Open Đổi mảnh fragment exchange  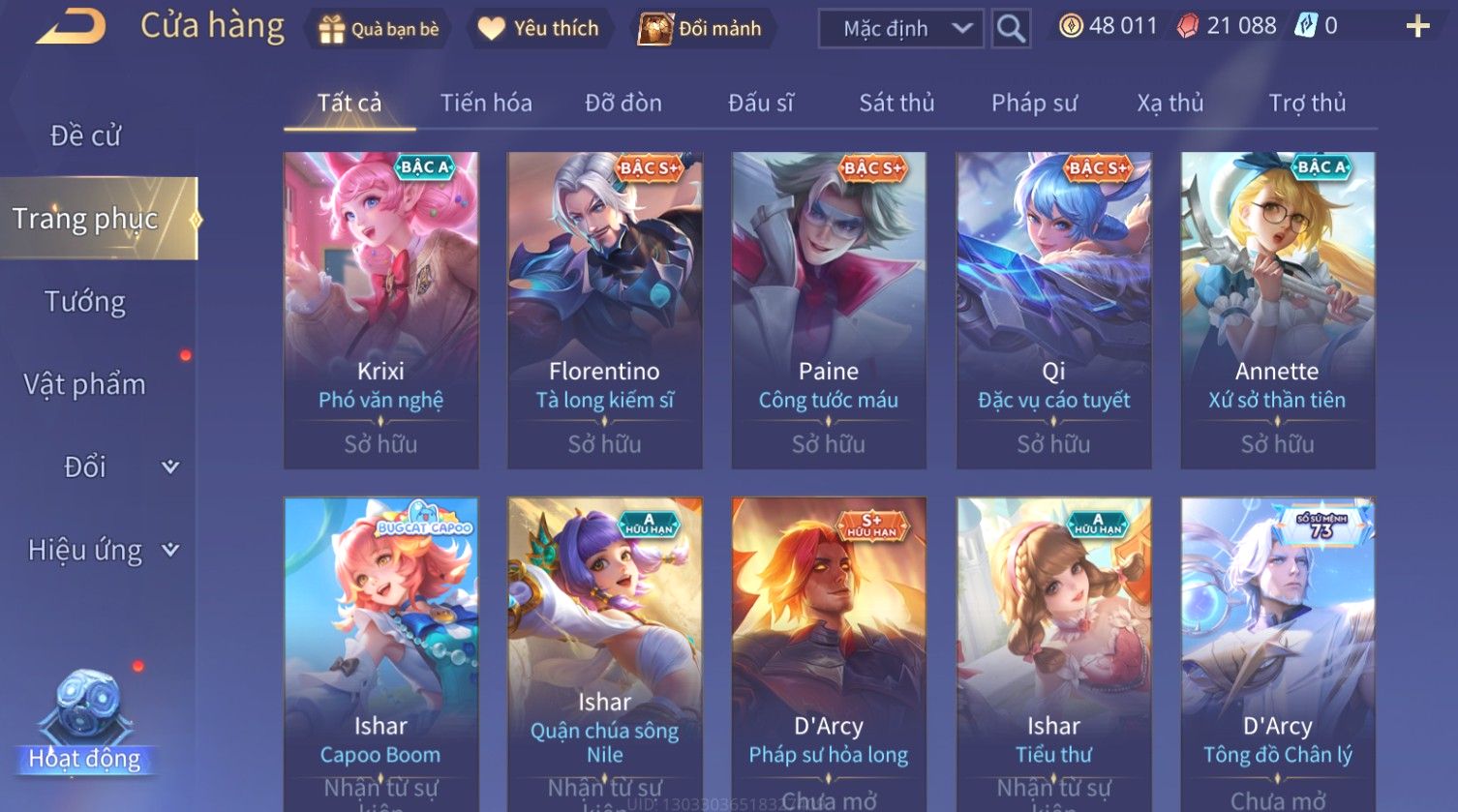(x=701, y=29)
